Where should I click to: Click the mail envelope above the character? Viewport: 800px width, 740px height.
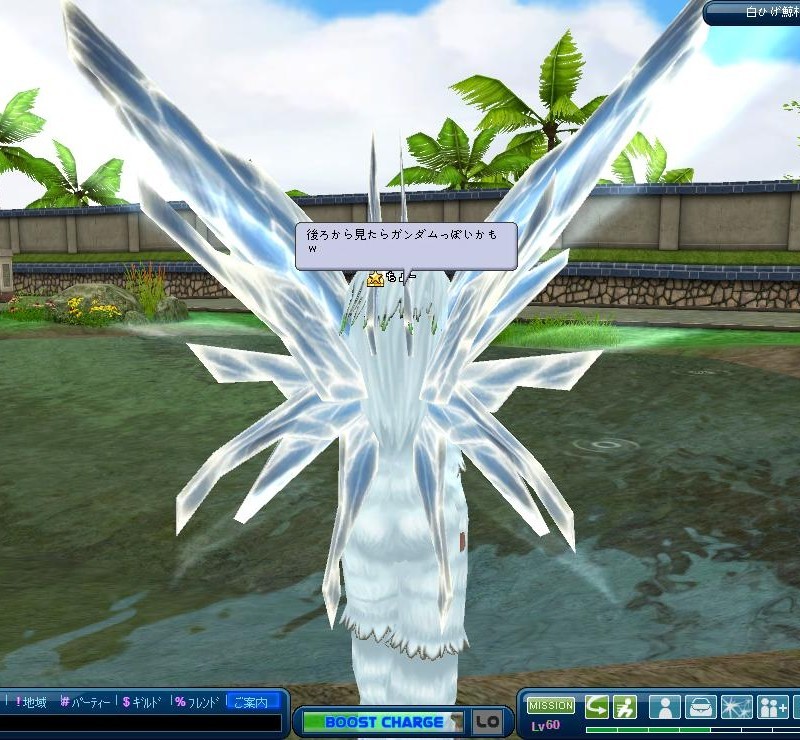pyautogui.click(x=375, y=279)
